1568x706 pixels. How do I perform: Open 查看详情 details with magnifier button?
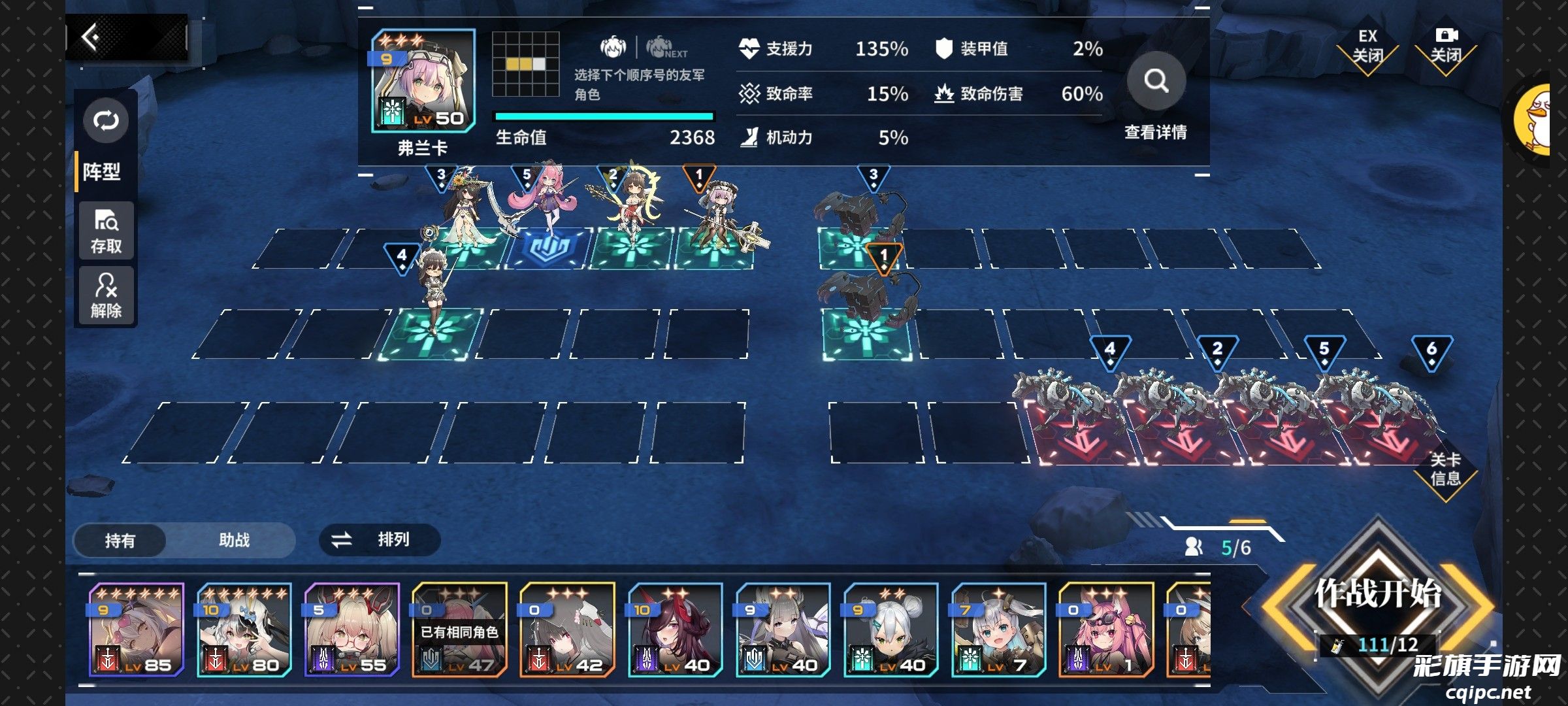point(1156,82)
